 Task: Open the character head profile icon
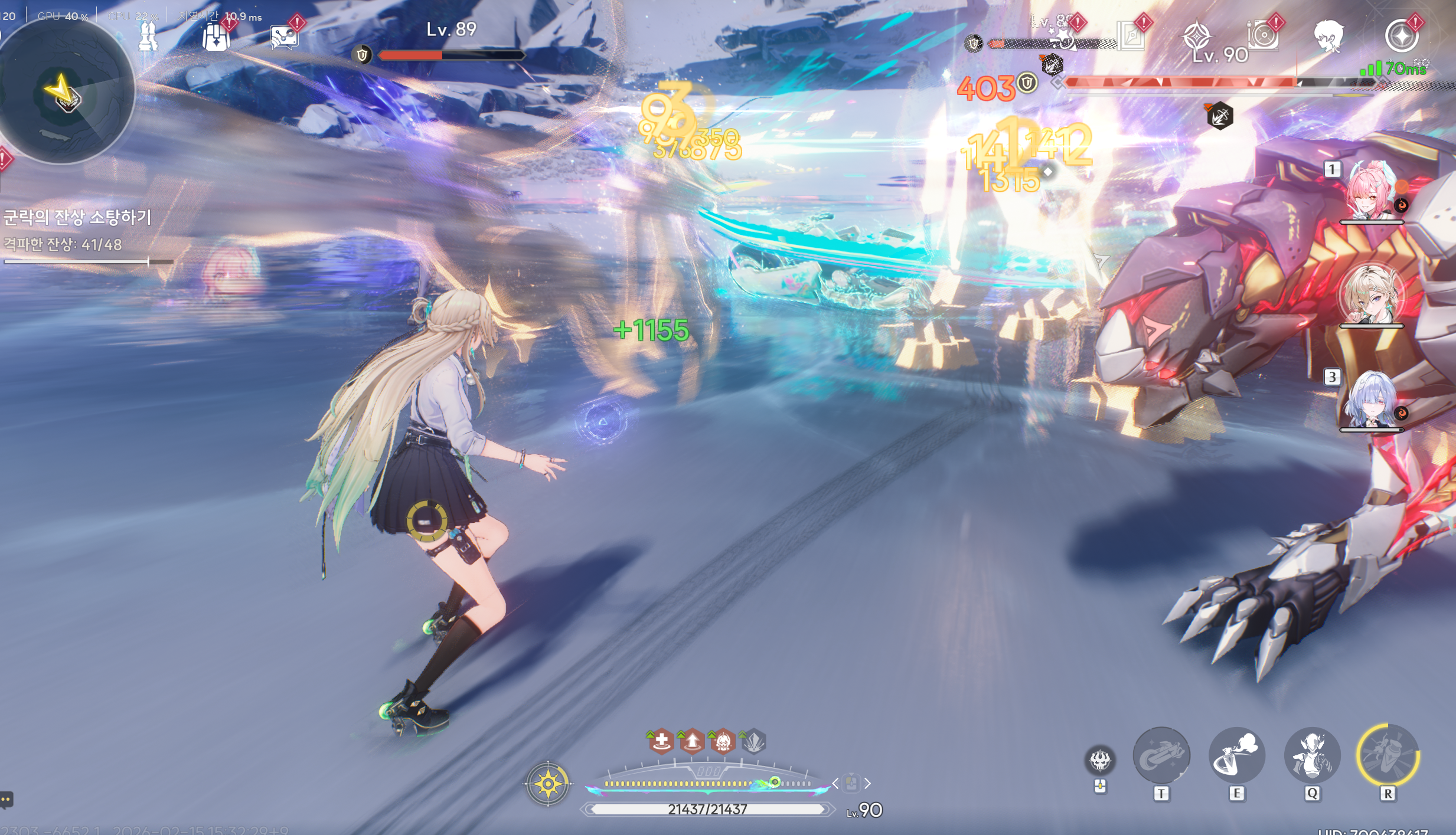coord(1328,35)
